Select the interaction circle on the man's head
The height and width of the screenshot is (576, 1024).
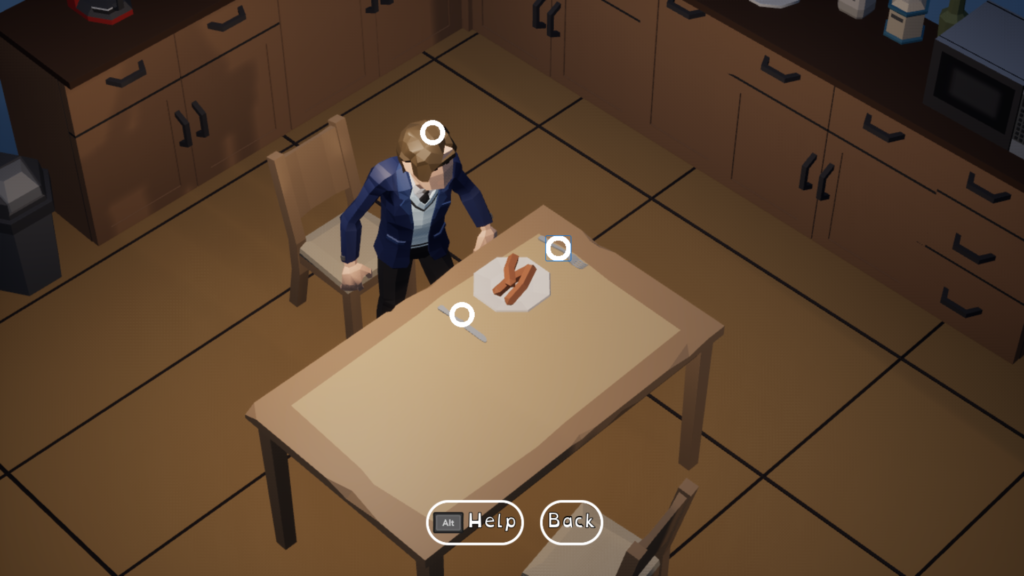coord(432,132)
